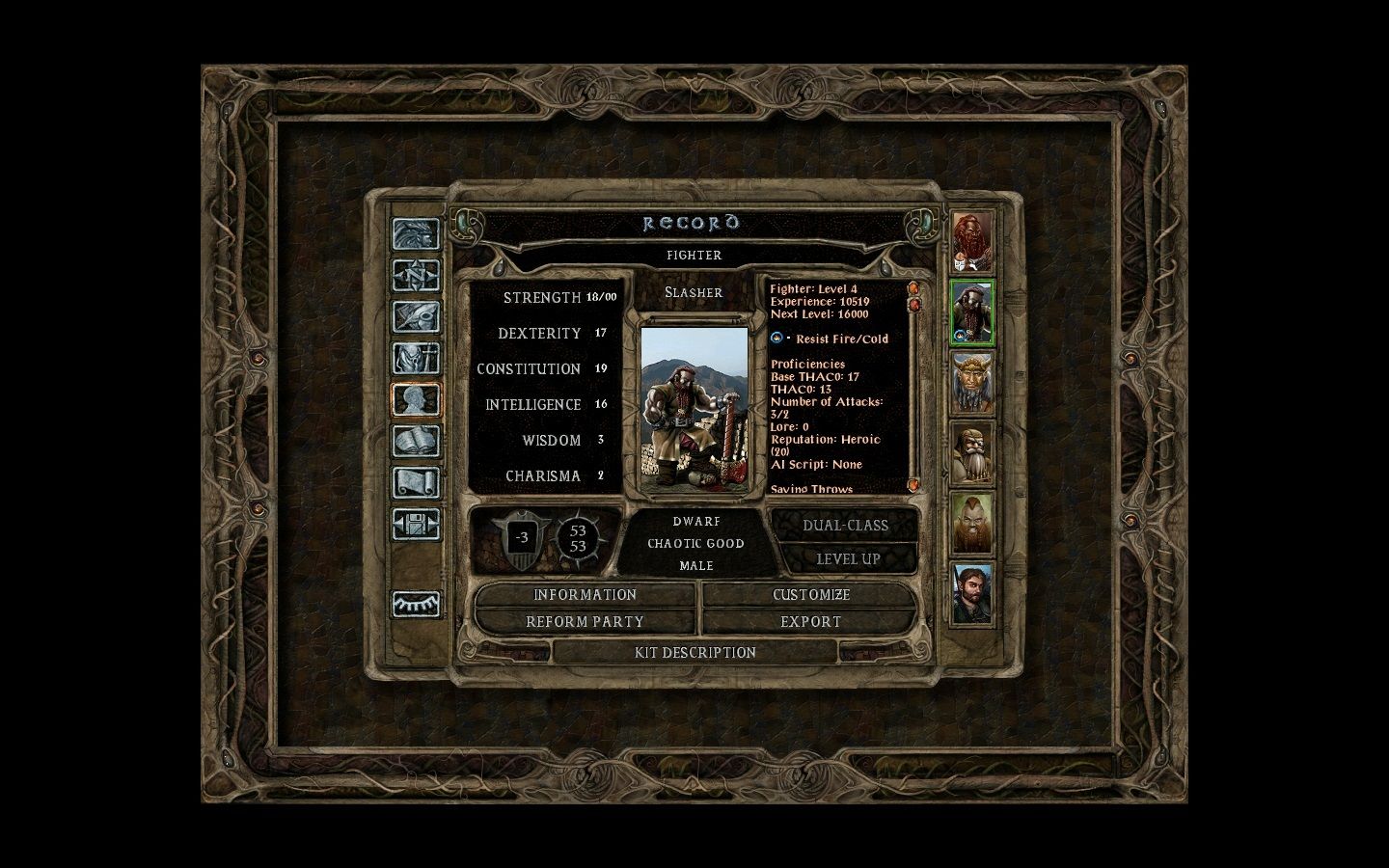
Task: Select the dark-haired human portrait
Action: pyautogui.click(x=972, y=593)
